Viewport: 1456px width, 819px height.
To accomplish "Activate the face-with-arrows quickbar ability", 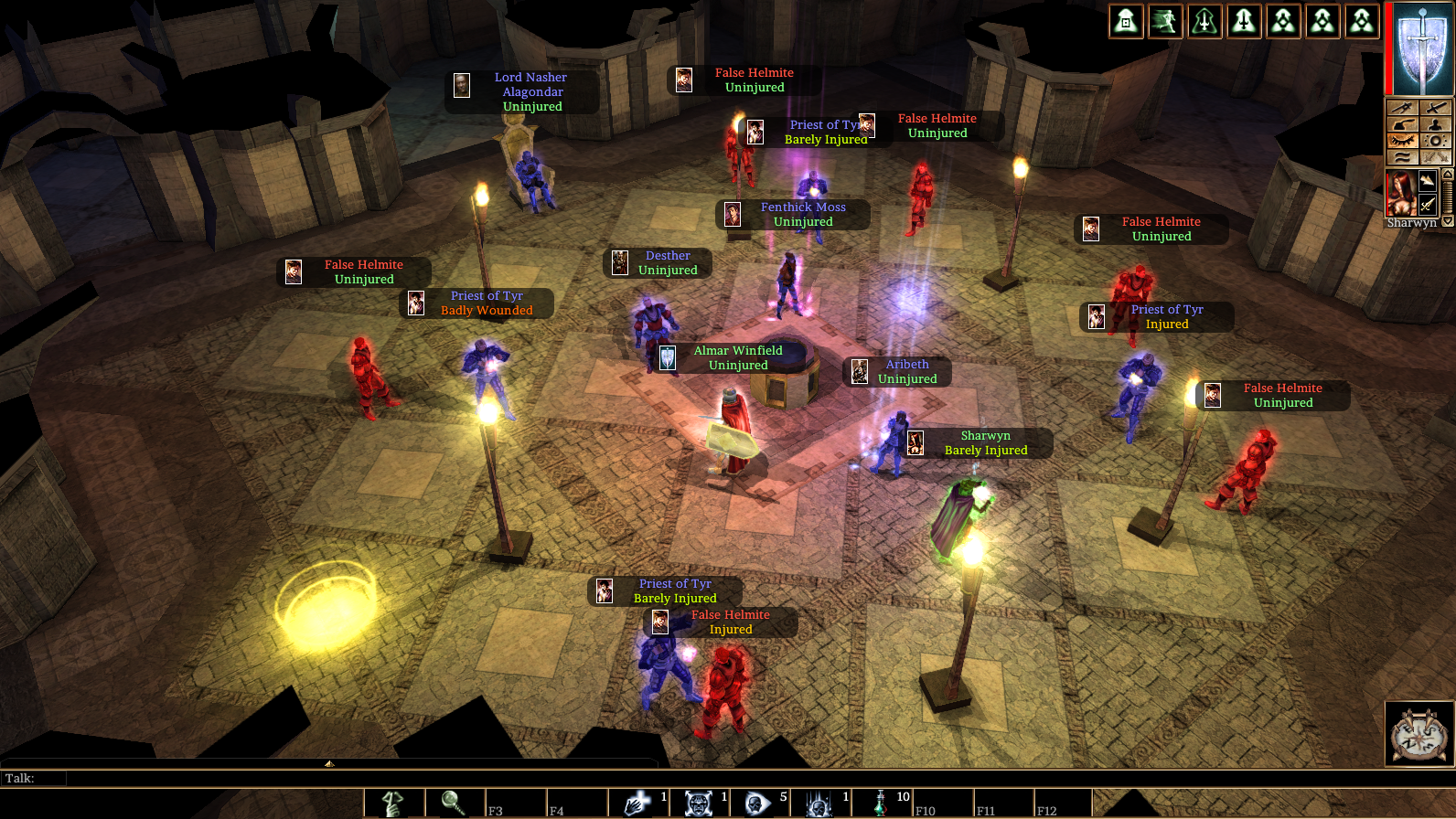I will coord(699,803).
